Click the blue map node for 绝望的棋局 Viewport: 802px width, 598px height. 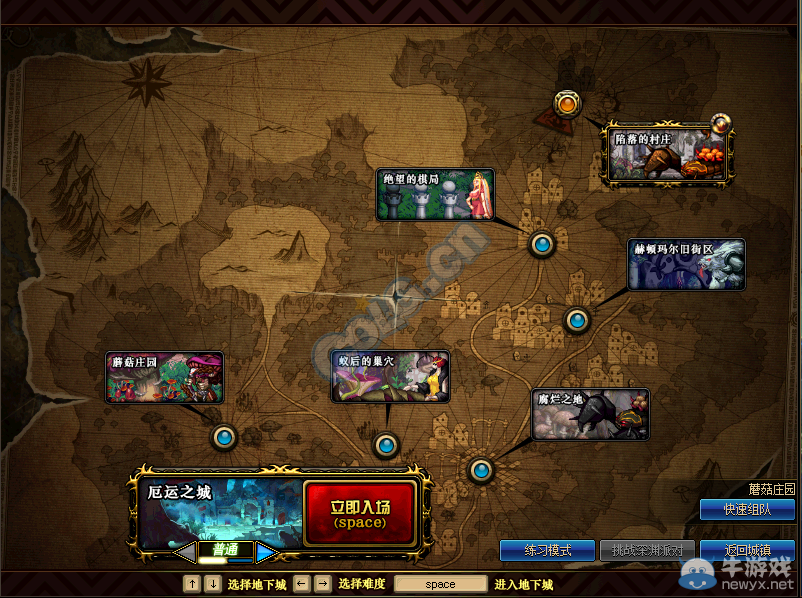point(541,244)
